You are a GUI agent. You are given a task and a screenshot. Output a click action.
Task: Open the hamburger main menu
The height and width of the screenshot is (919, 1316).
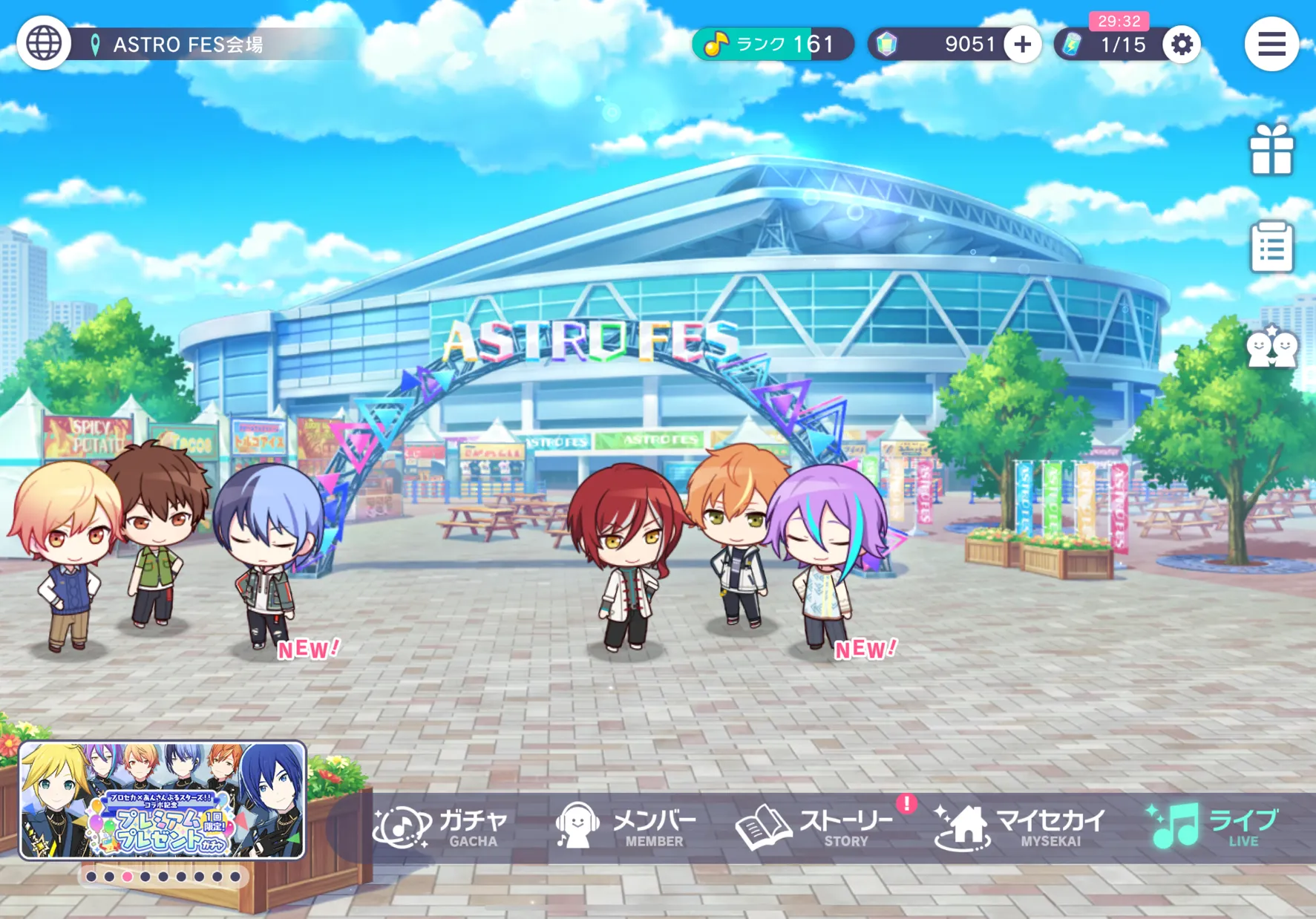coord(1271,44)
